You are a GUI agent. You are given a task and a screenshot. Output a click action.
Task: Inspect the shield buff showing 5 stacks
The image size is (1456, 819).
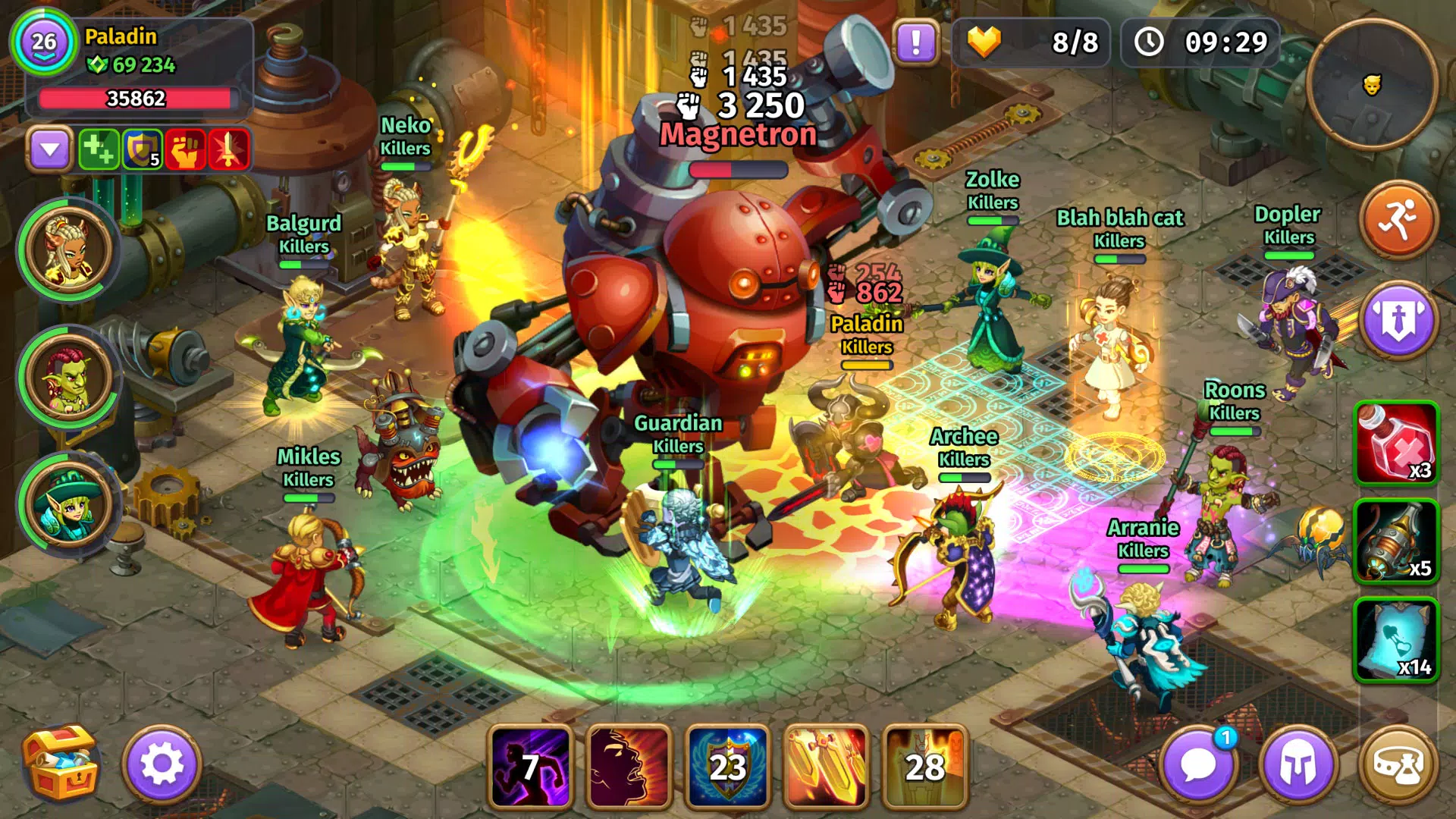(143, 149)
